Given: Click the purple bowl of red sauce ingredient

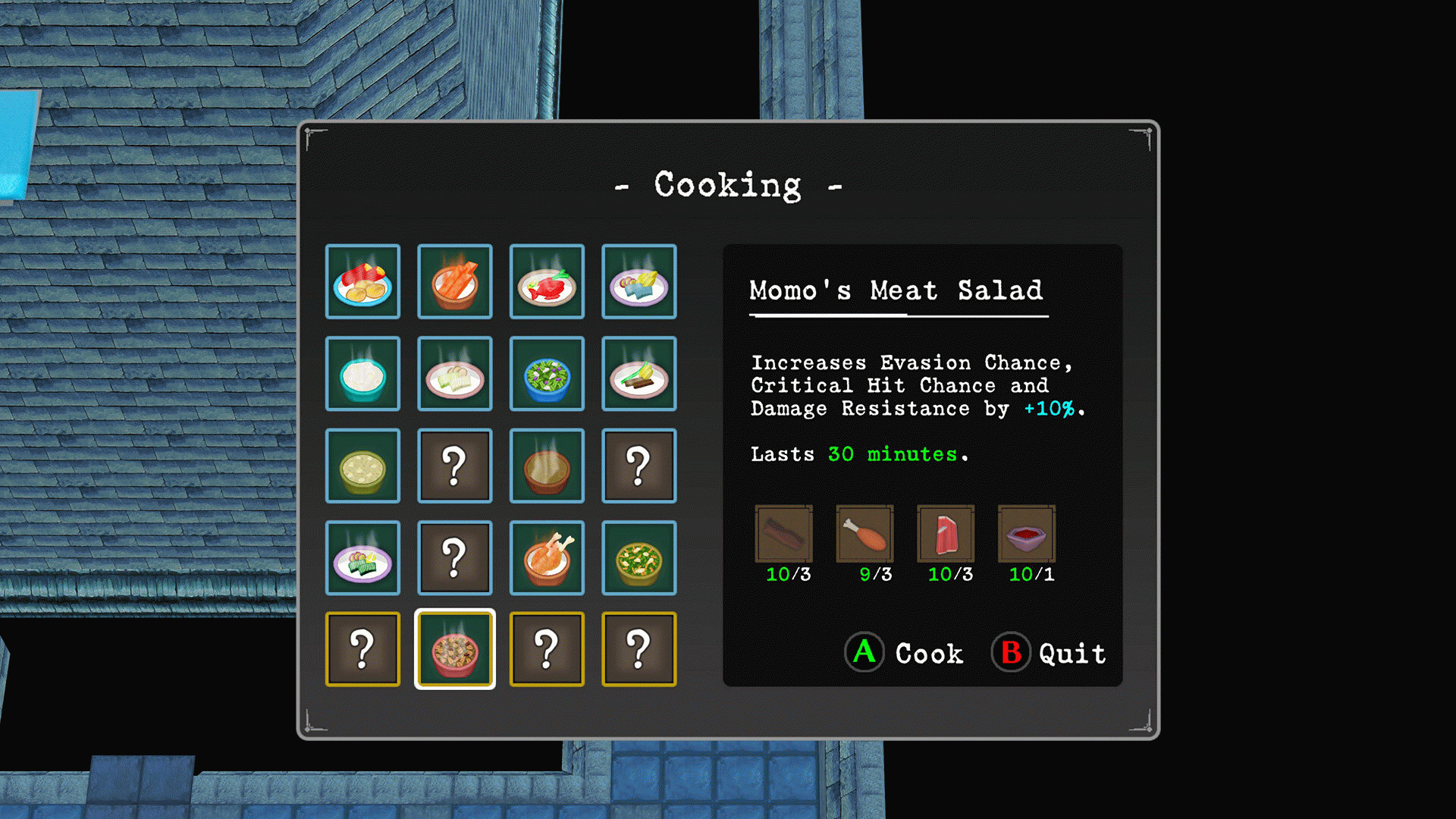Looking at the screenshot, I should pyautogui.click(x=1026, y=534).
